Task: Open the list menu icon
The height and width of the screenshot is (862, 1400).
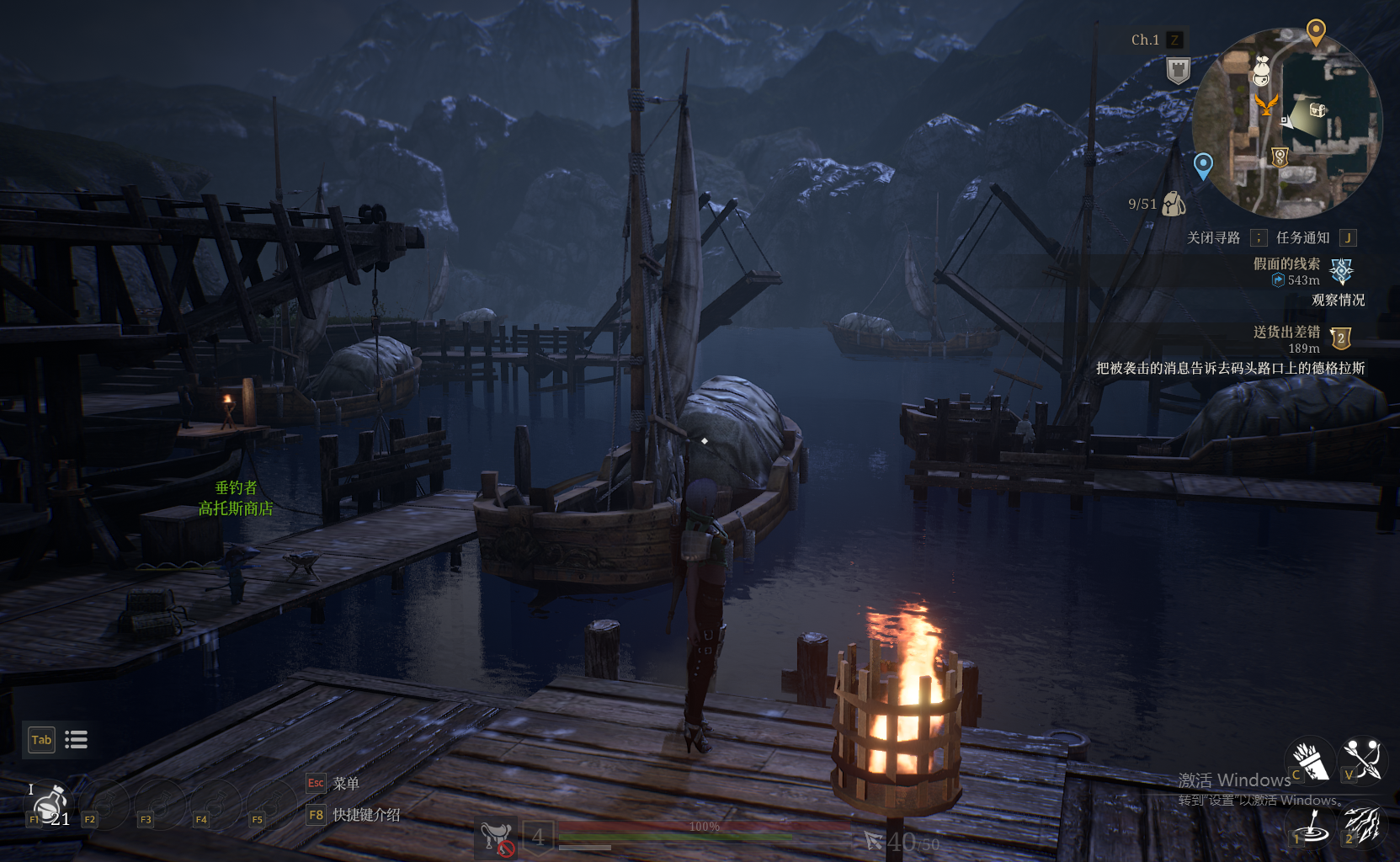Action: coord(77,740)
